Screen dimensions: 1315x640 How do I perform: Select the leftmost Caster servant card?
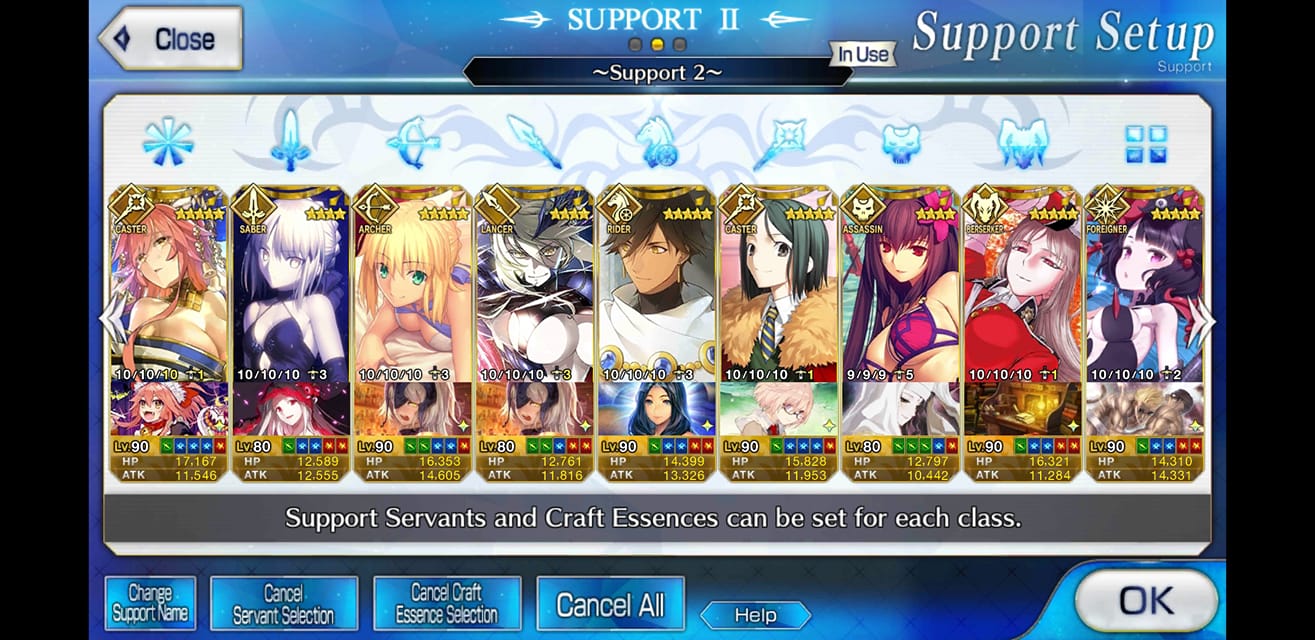[x=169, y=290]
